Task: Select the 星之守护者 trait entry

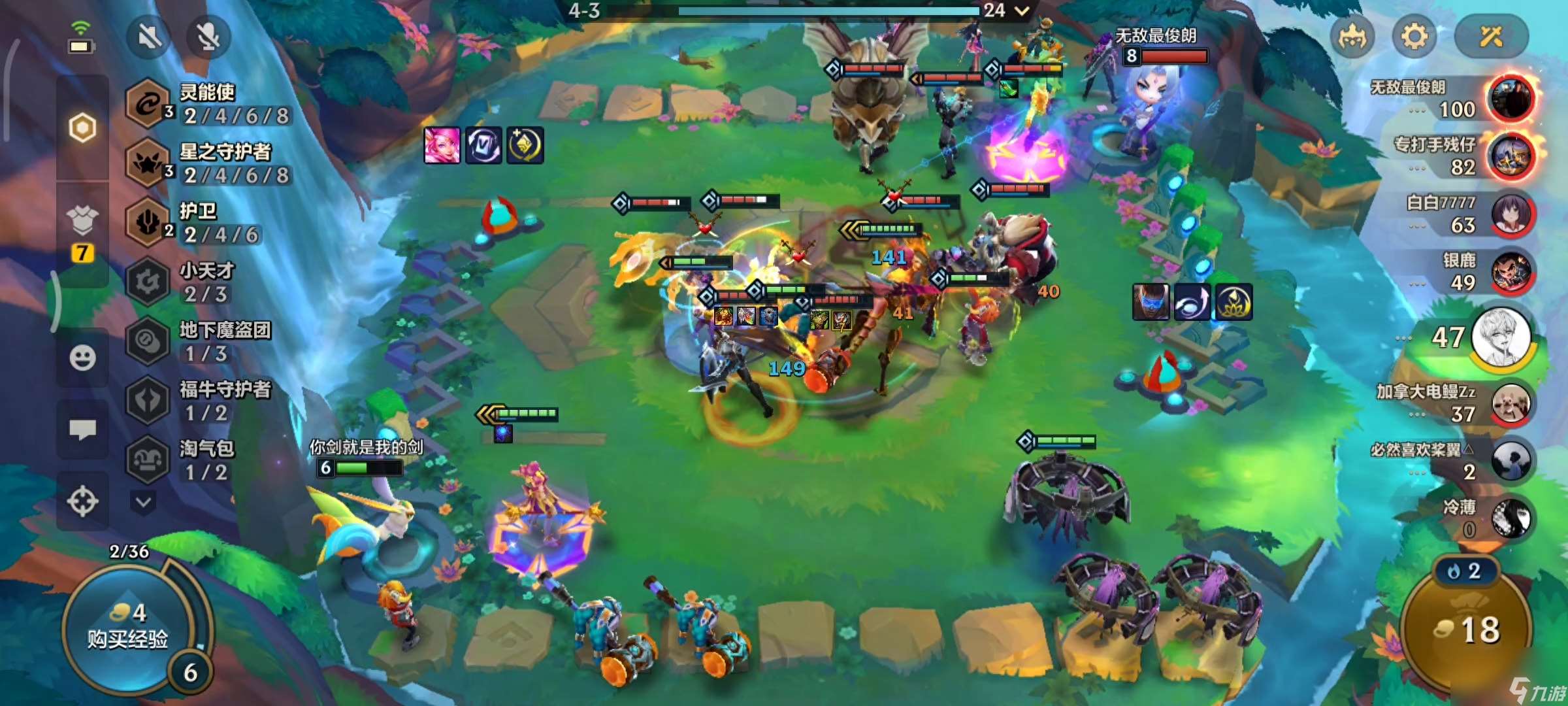Action: pos(209,163)
